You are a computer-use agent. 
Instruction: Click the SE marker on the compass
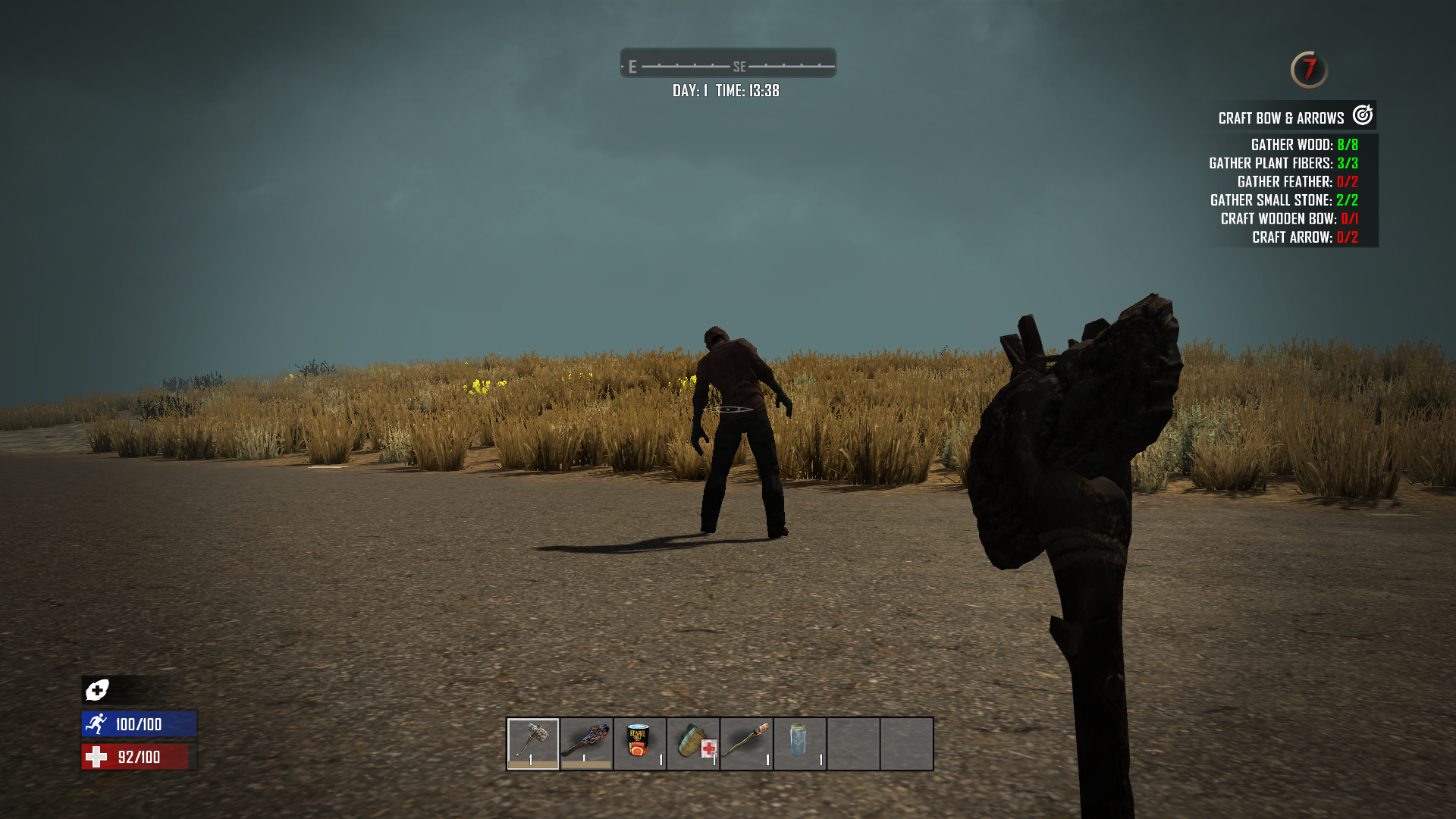pyautogui.click(x=739, y=66)
